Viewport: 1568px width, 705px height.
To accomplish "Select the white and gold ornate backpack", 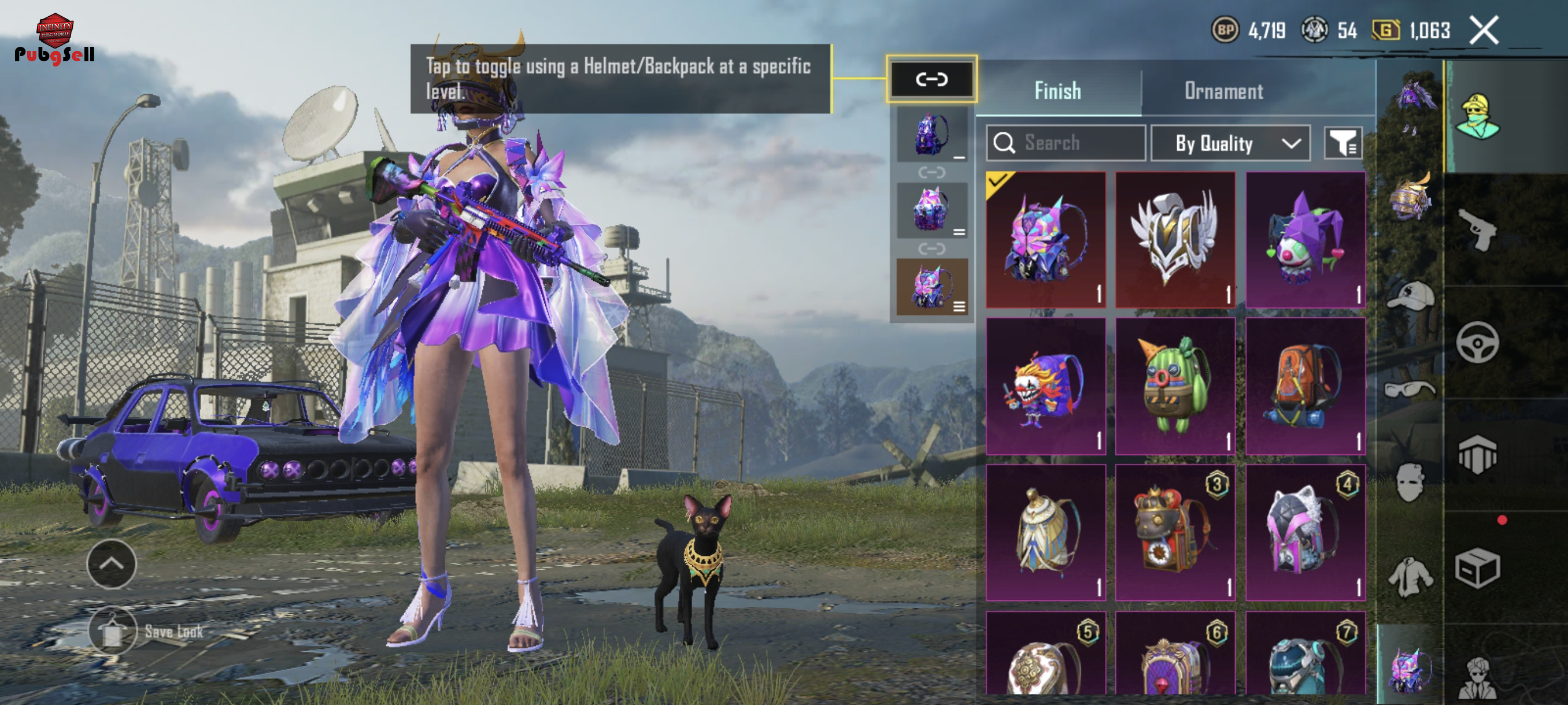I will click(1045, 532).
